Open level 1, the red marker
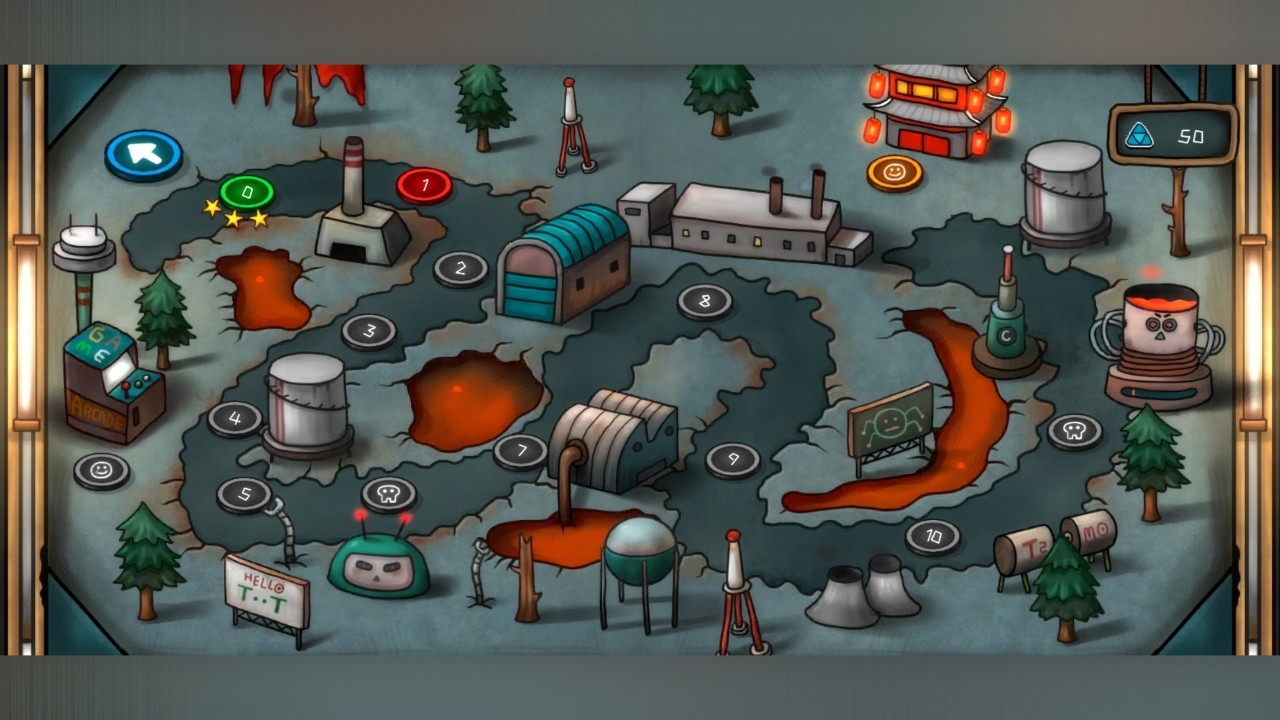Viewport: 1280px width, 720px height. (x=424, y=184)
